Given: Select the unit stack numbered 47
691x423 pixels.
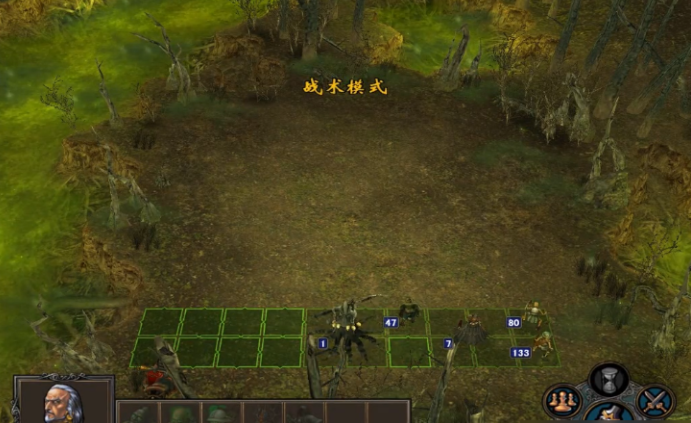Looking at the screenshot, I should click(x=408, y=314).
